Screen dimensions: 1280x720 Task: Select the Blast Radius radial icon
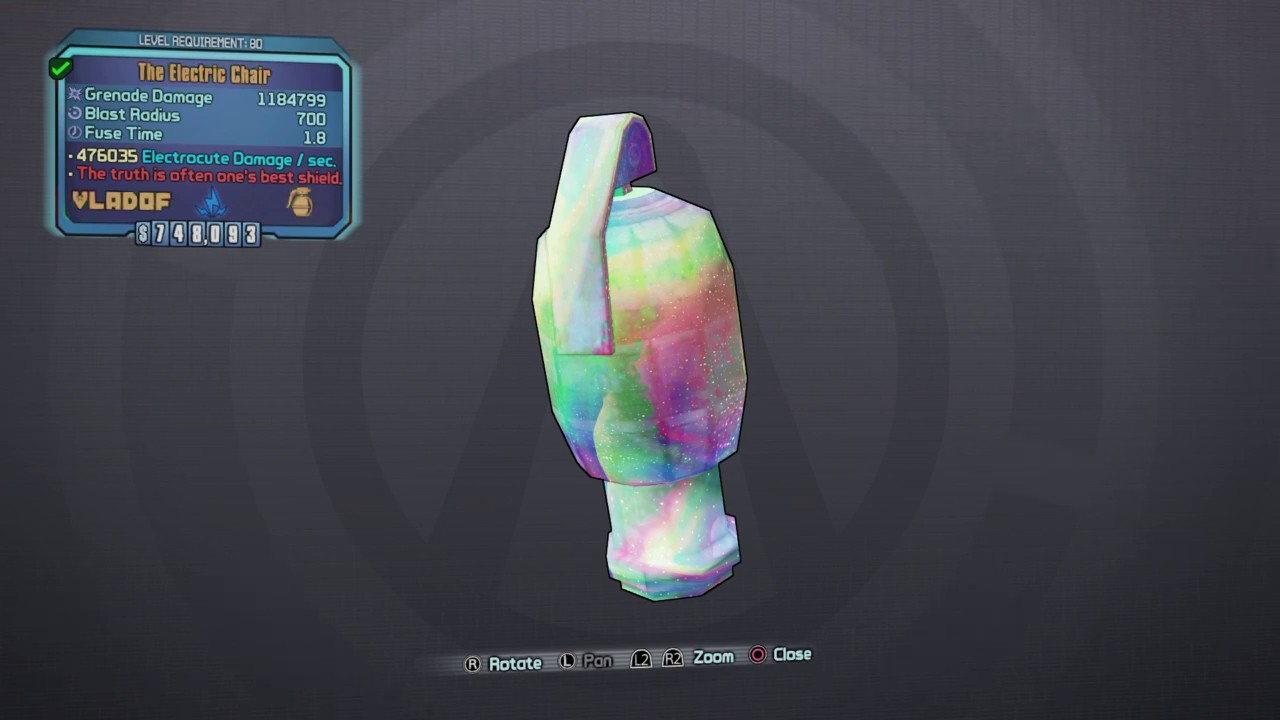coord(74,114)
